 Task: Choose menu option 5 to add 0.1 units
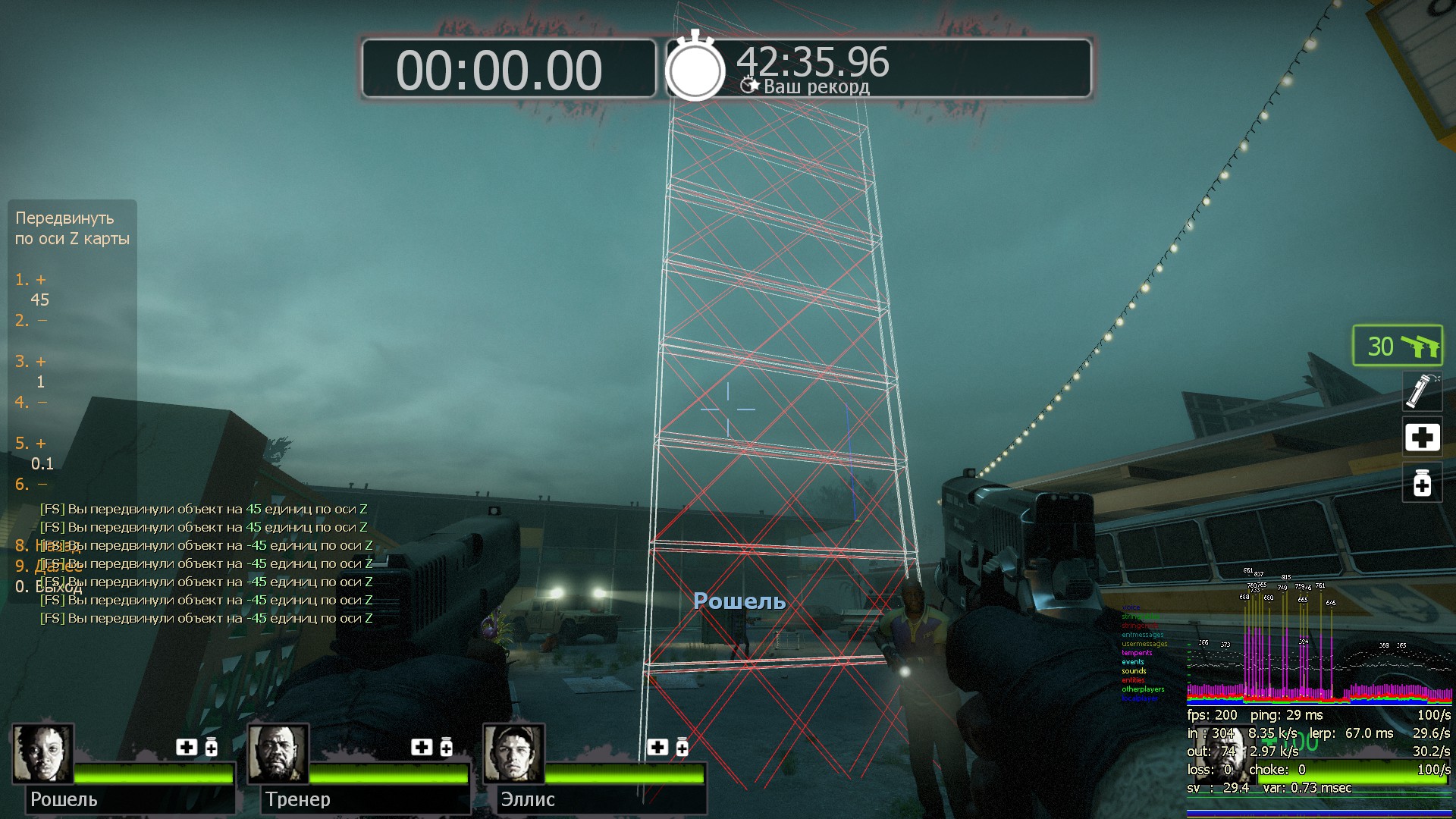point(31,444)
